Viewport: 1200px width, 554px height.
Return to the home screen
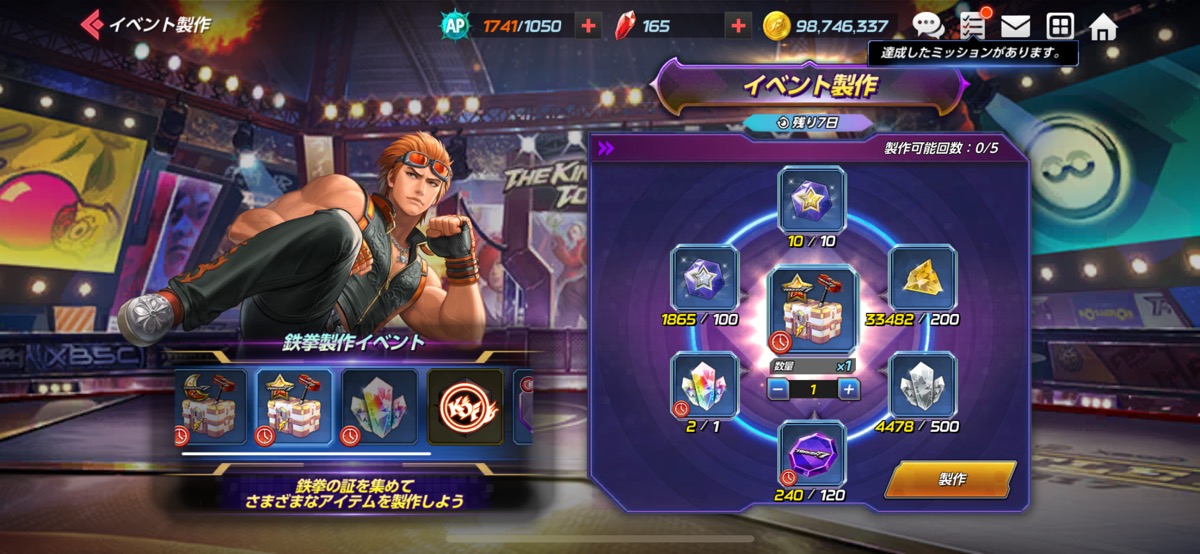point(1104,26)
